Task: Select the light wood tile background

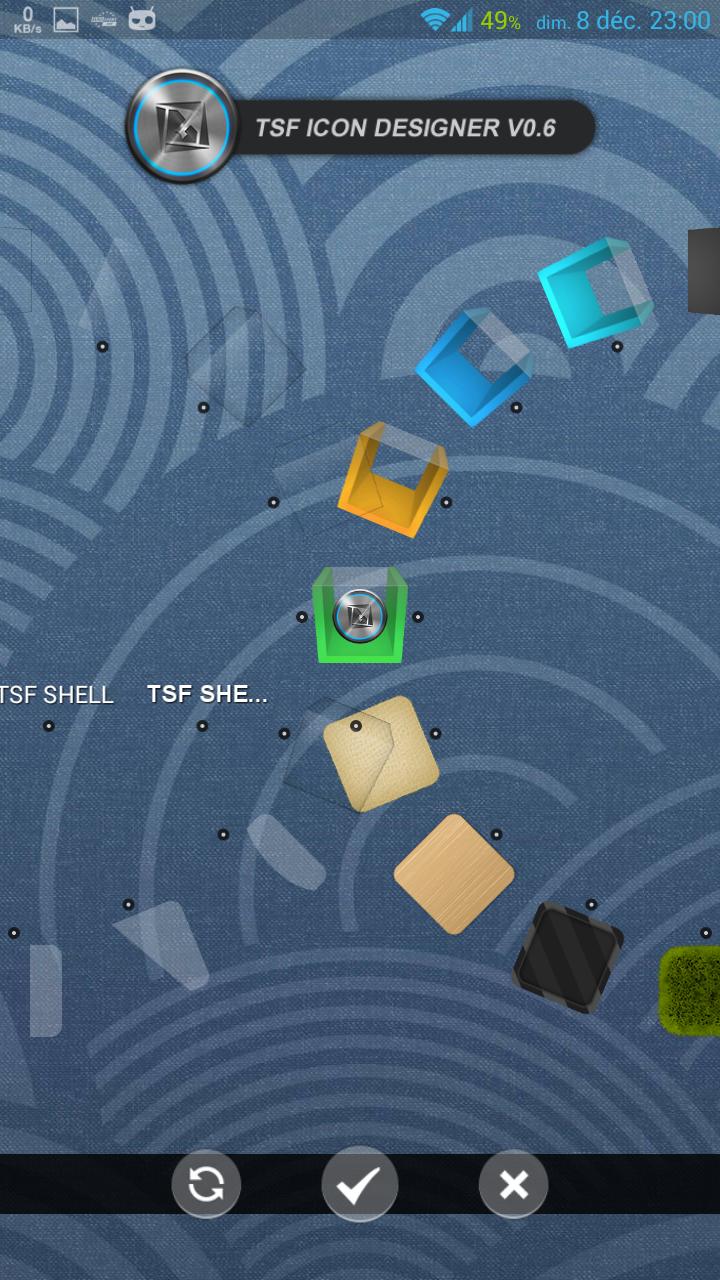Action: [454, 874]
